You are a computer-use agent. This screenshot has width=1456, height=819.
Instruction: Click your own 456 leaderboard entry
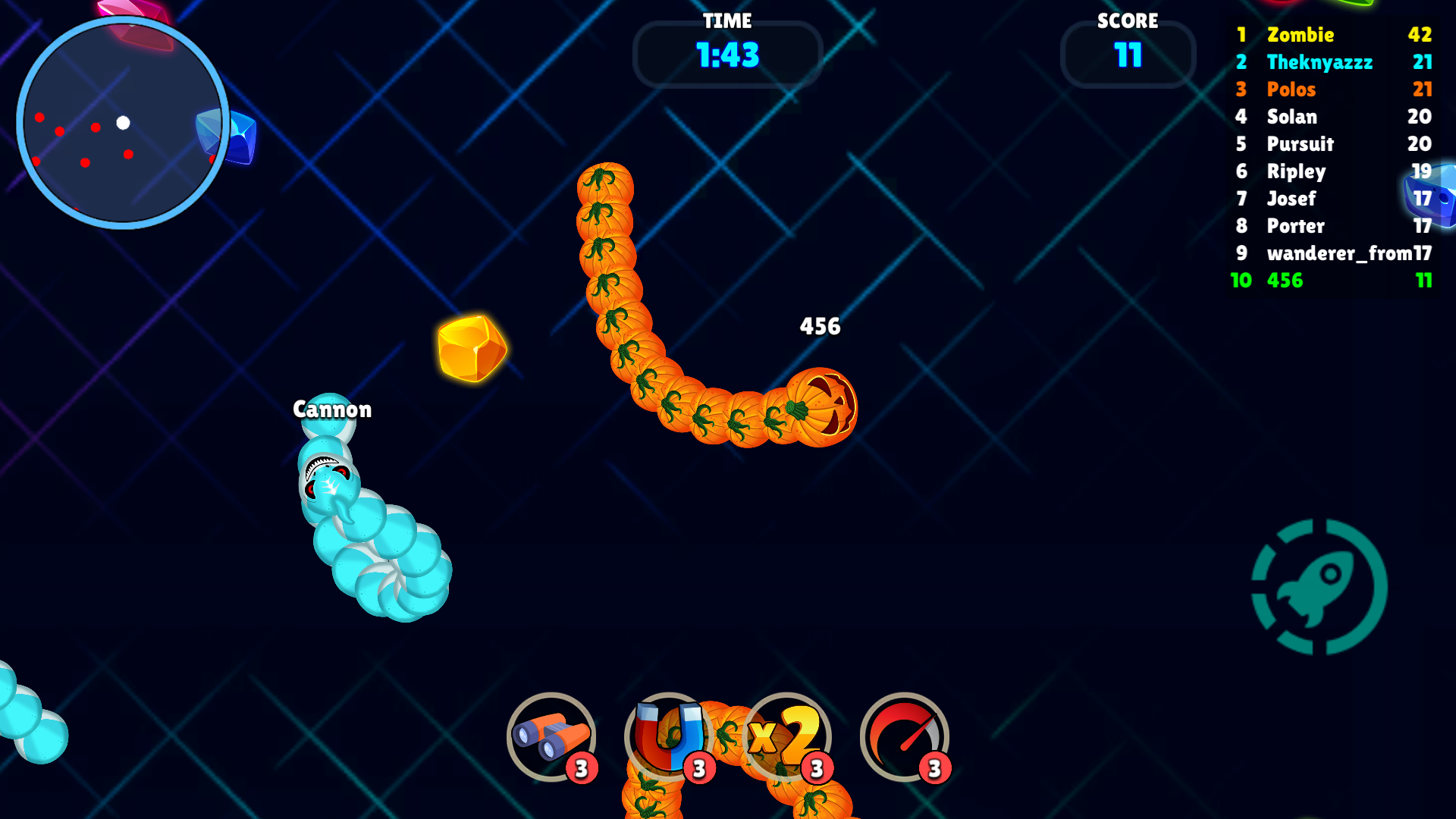[x=1285, y=281]
